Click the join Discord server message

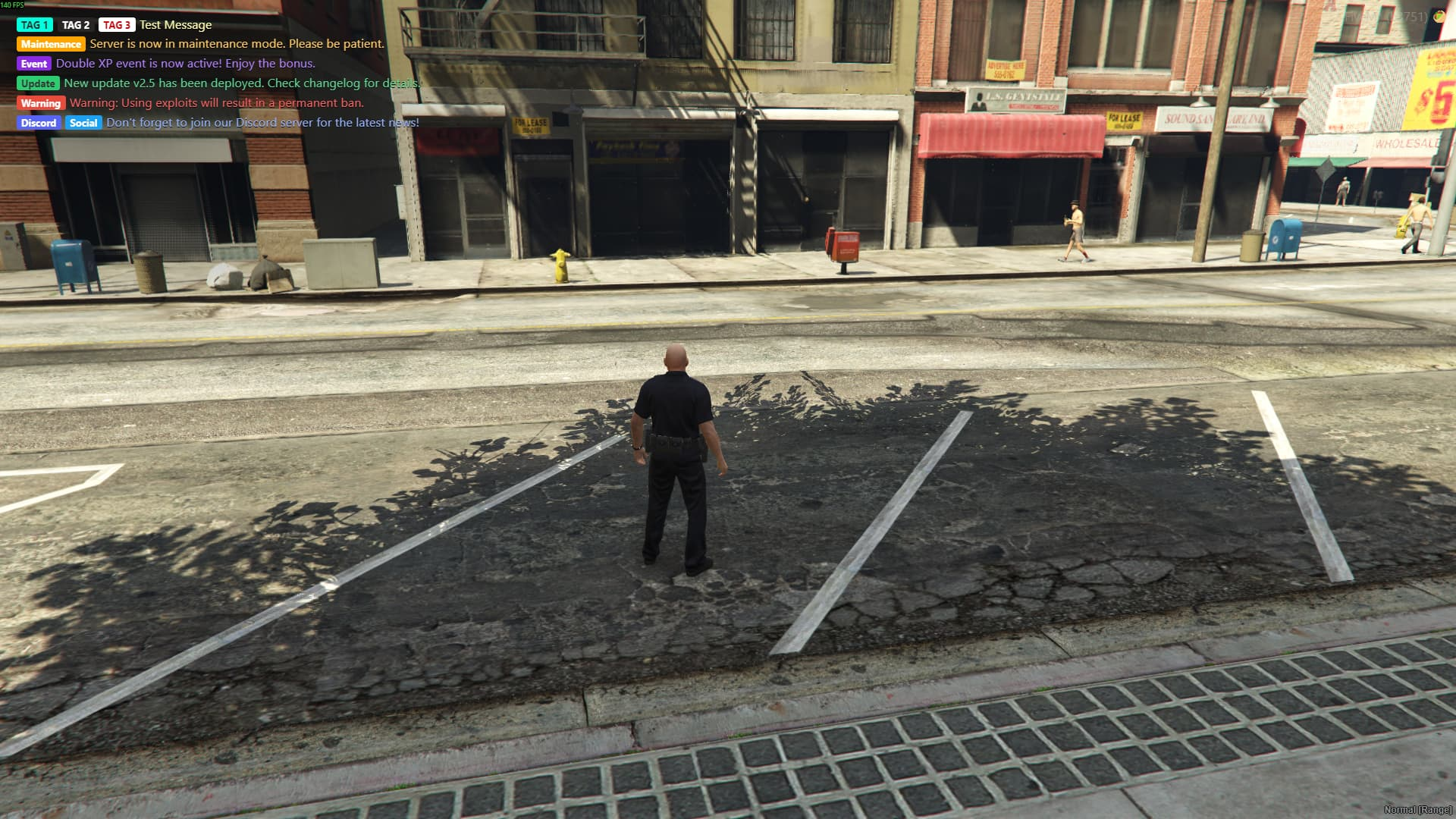262,123
